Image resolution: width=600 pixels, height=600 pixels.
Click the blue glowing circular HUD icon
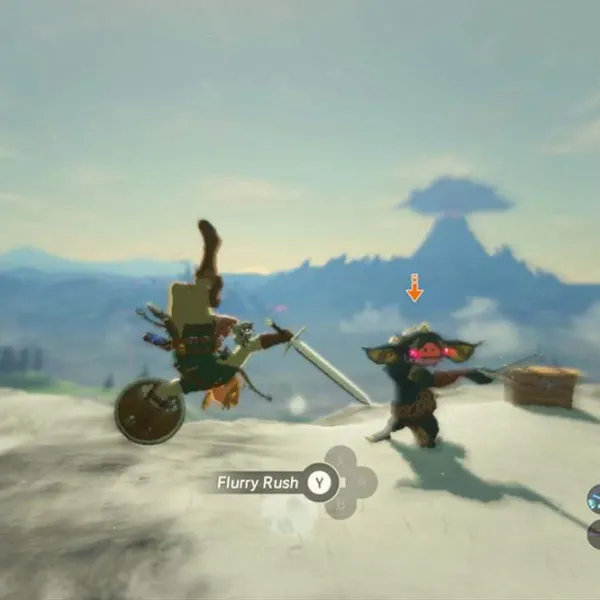pos(593,497)
